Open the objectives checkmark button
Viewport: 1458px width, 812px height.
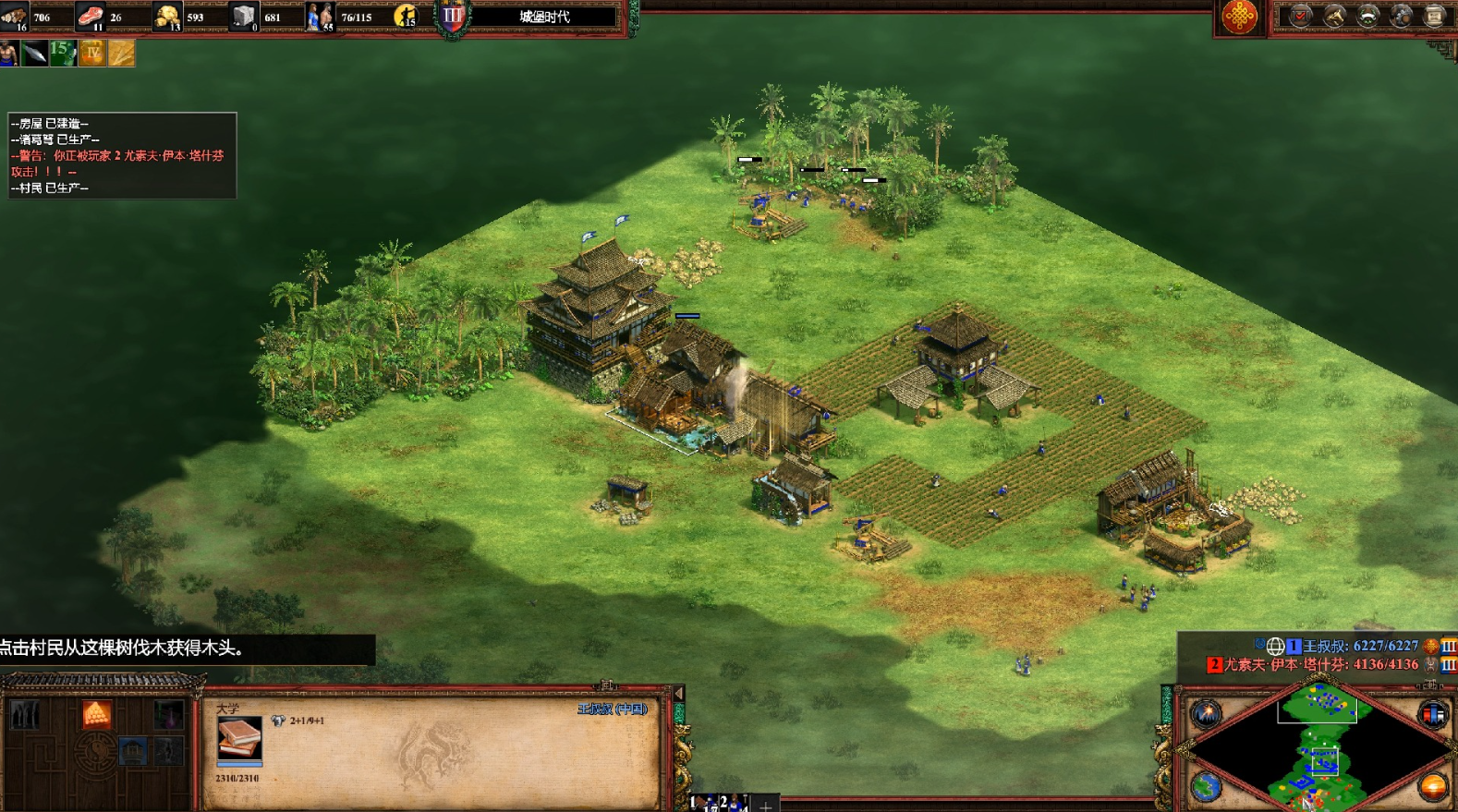coord(1300,16)
